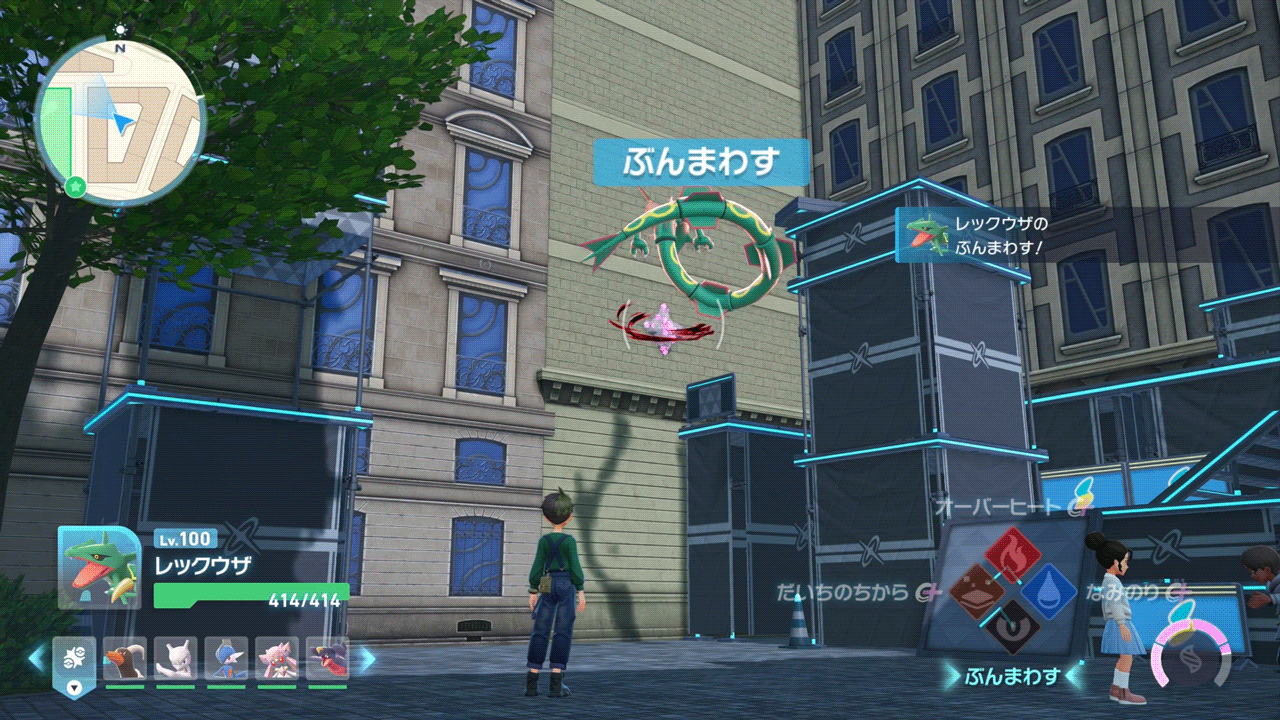Select the active Rayquaza portrait
This screenshot has height=720, width=1280.
click(x=98, y=567)
